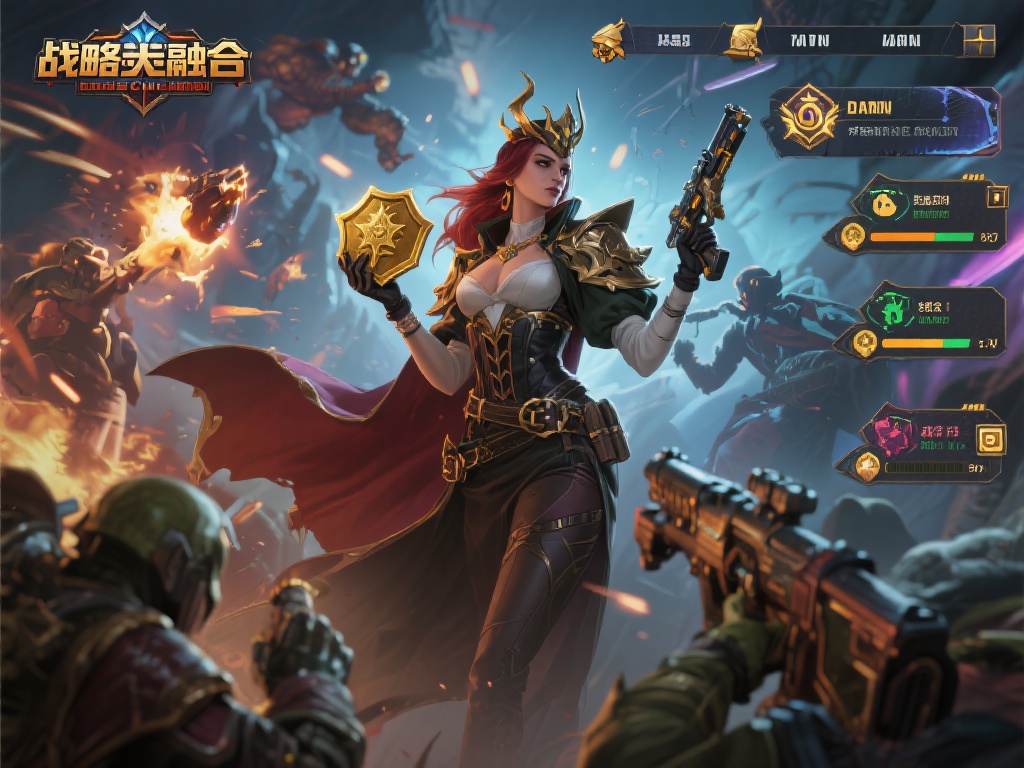1024x768 pixels.
Task: Click the gold square button on the pink card
Action: 990,438
